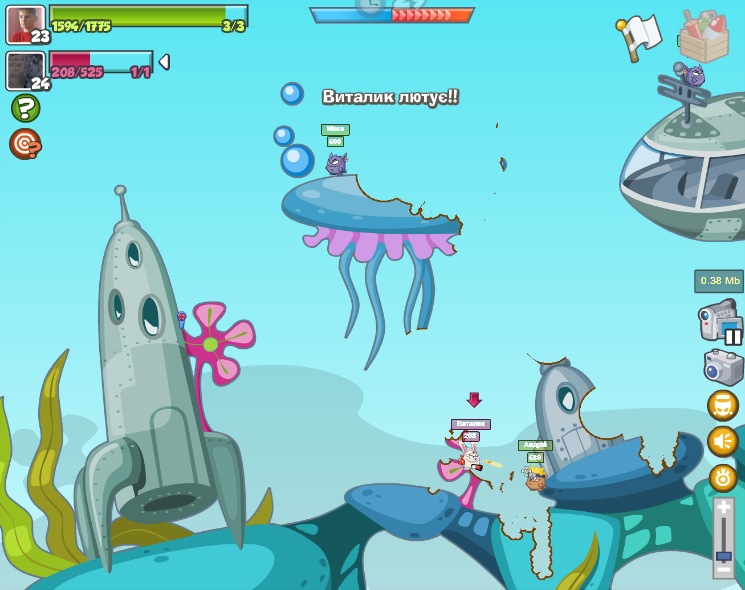Open the weapons crate
This screenshot has width=745, height=590.
(x=703, y=36)
